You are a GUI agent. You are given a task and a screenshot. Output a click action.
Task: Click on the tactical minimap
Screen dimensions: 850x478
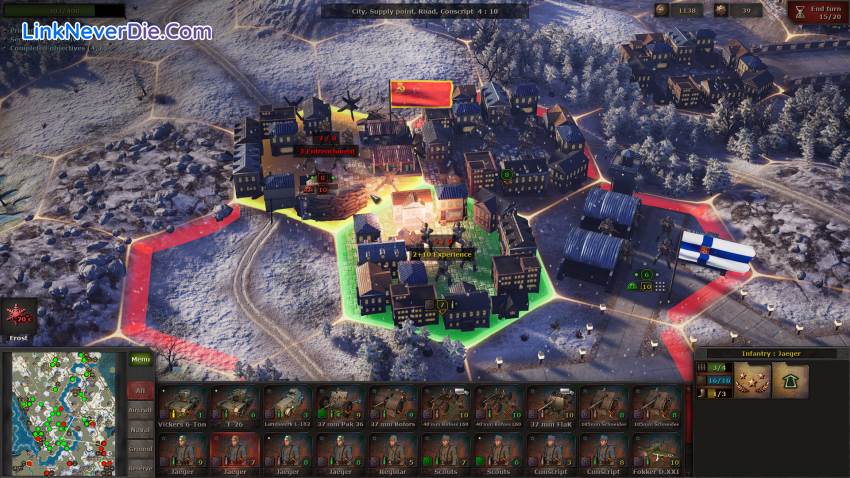tap(61, 412)
